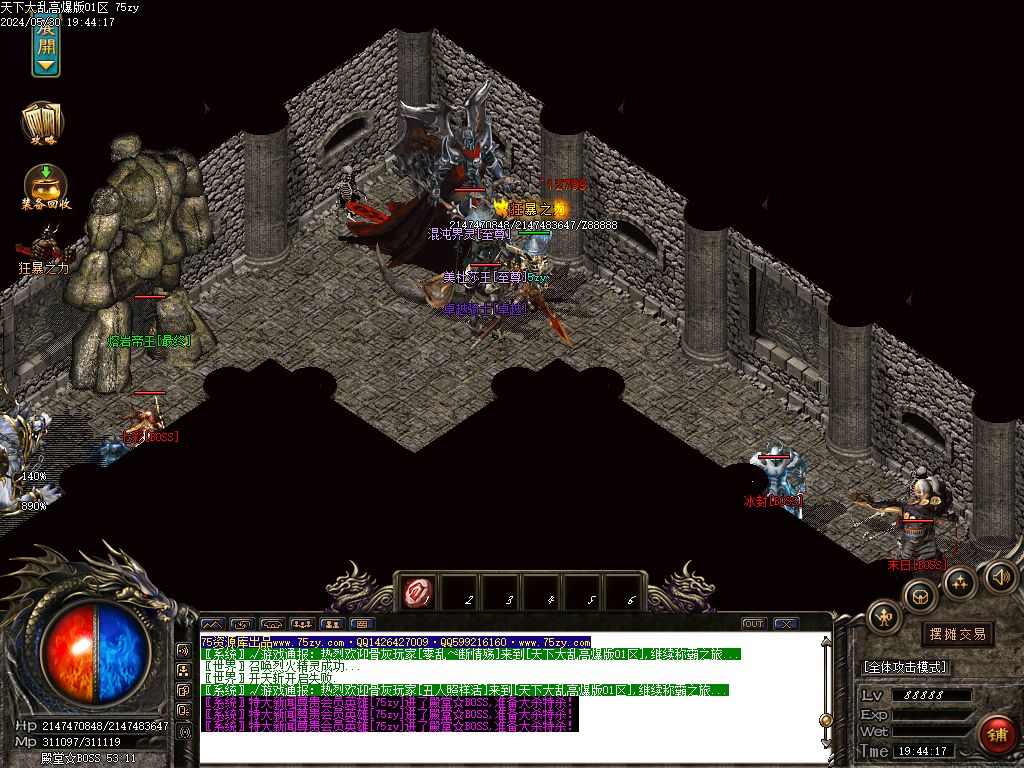Close the game with the X button

click(785, 624)
